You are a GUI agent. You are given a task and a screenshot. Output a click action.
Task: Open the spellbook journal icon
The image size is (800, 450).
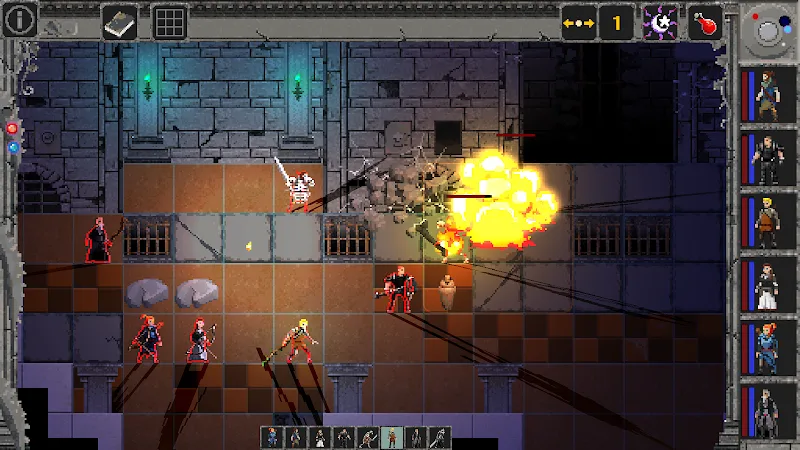tap(118, 21)
